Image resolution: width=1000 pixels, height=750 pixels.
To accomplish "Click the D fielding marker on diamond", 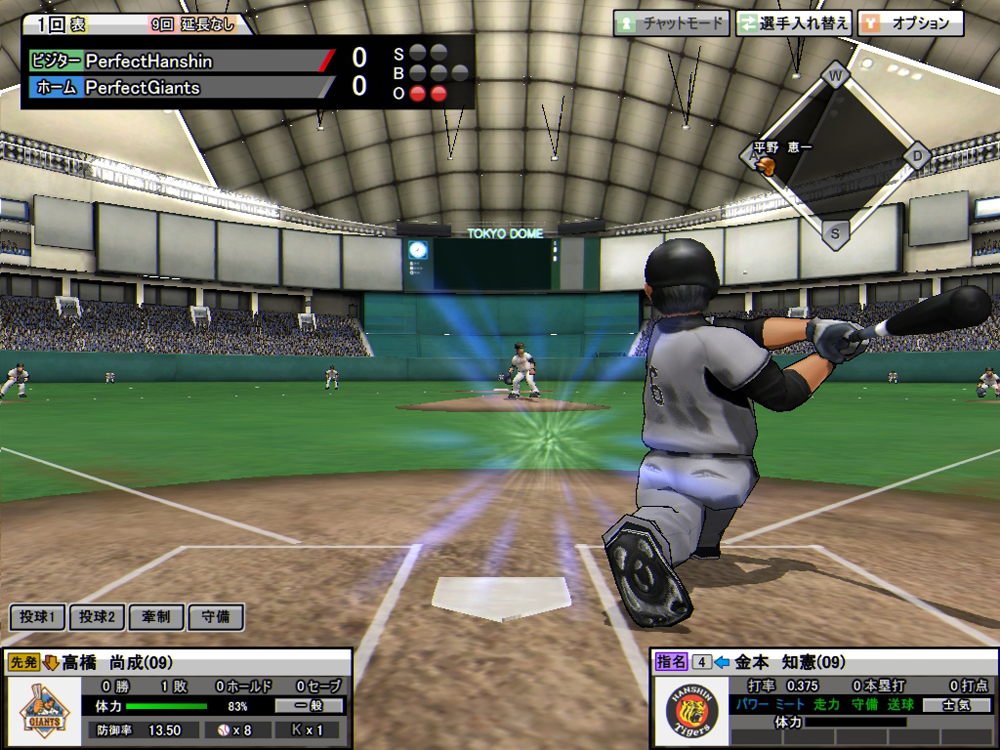I will 917,155.
